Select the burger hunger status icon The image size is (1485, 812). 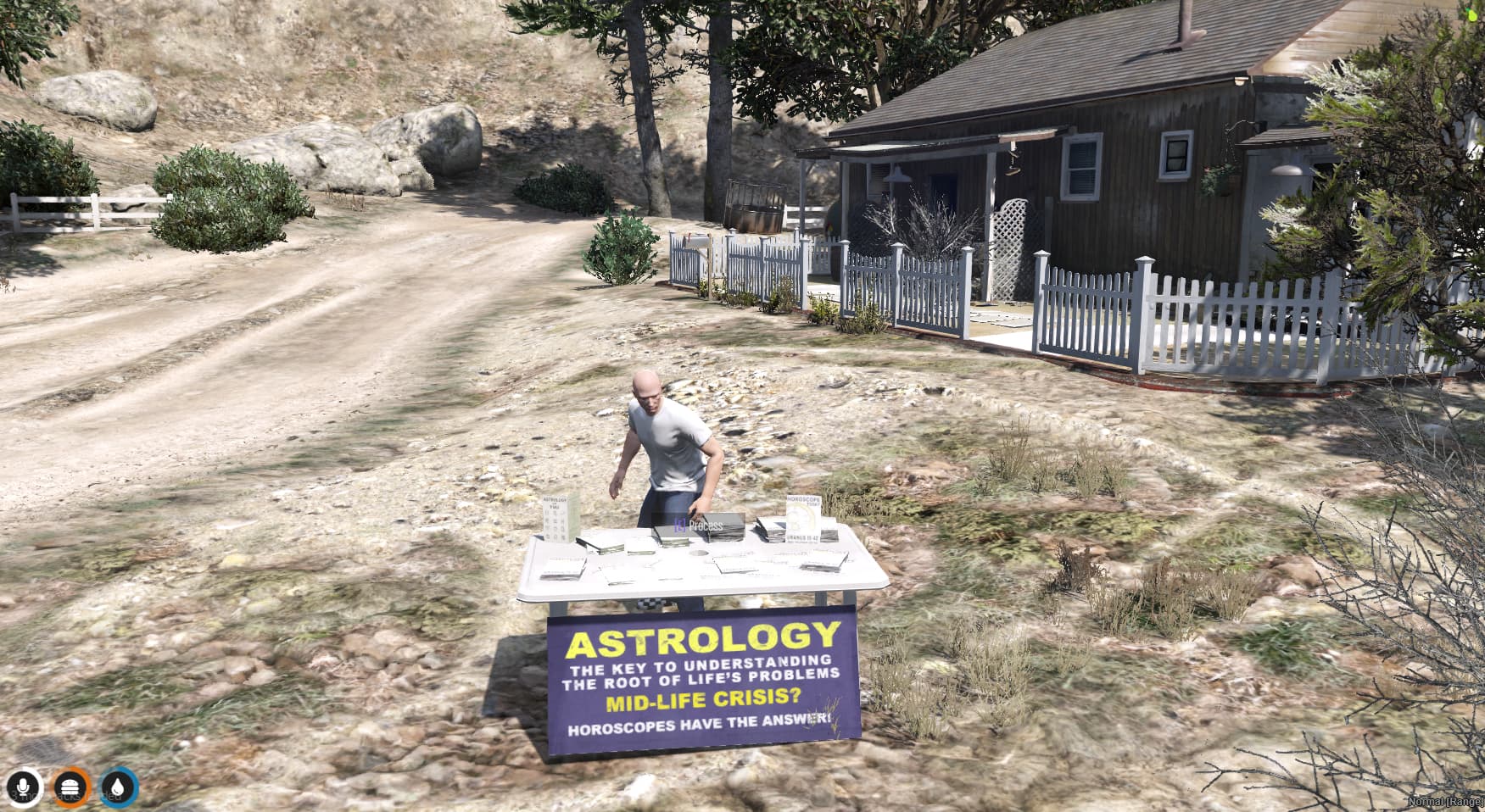coord(71,787)
